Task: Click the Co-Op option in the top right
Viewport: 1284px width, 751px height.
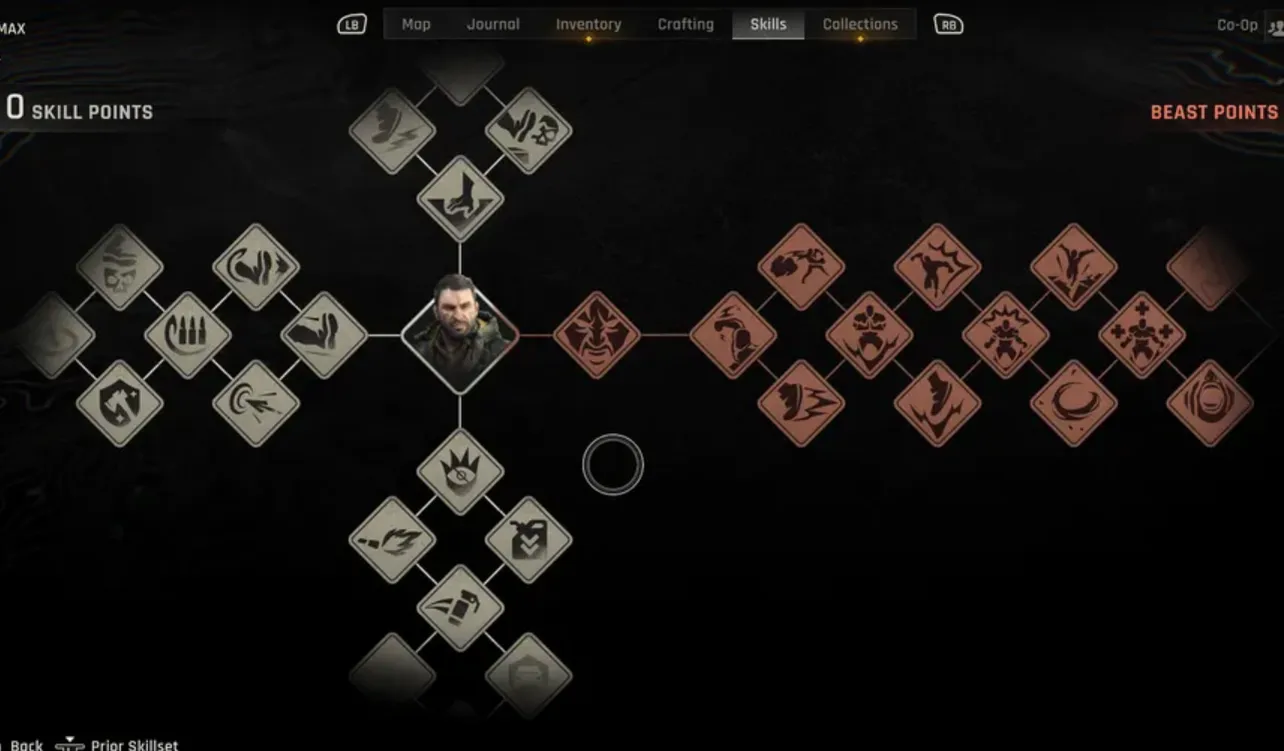Action: point(1237,24)
